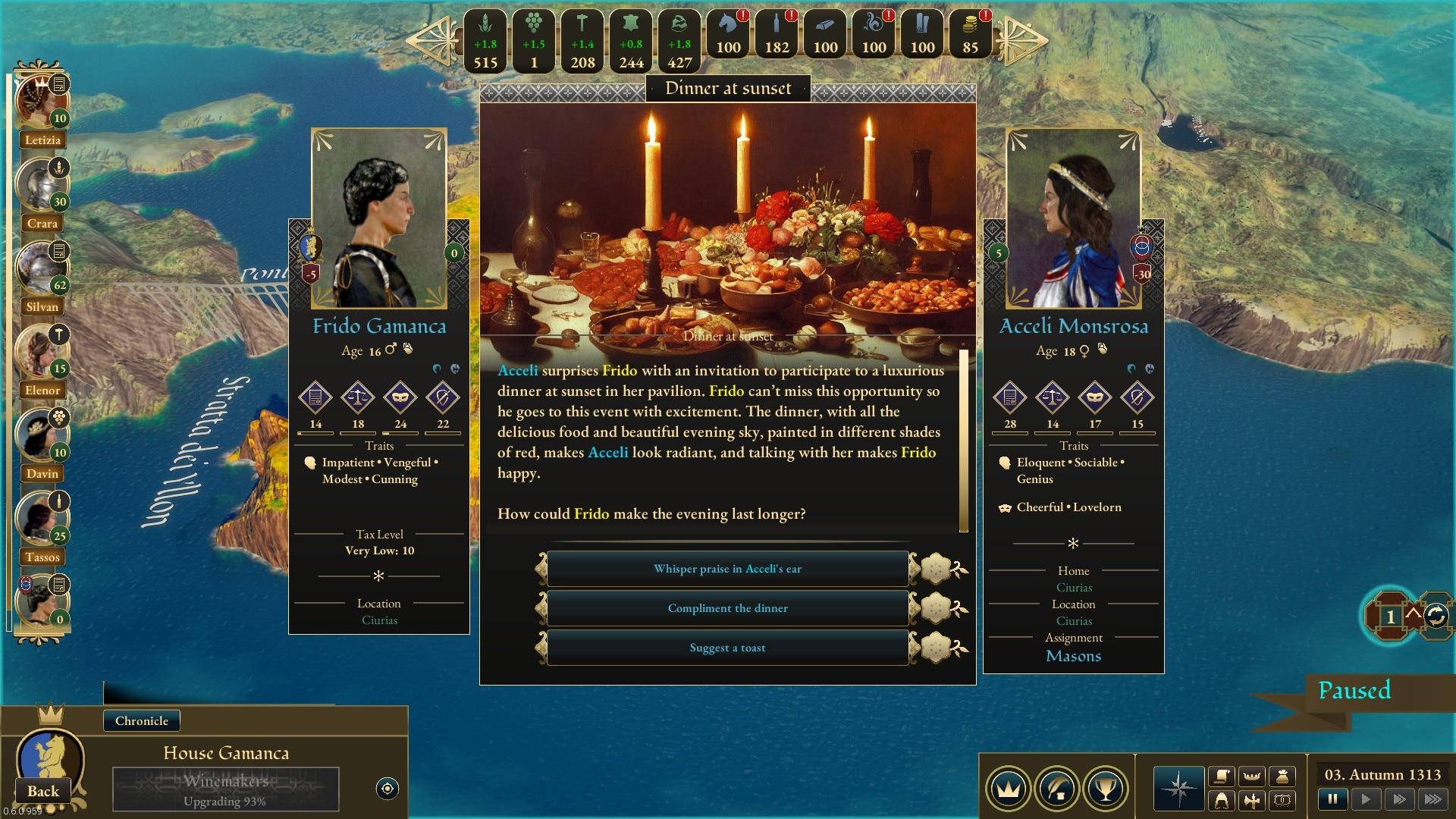Screen dimensions: 1456x819
Task: Open the quill and inkwell menu
Action: coord(1057,789)
